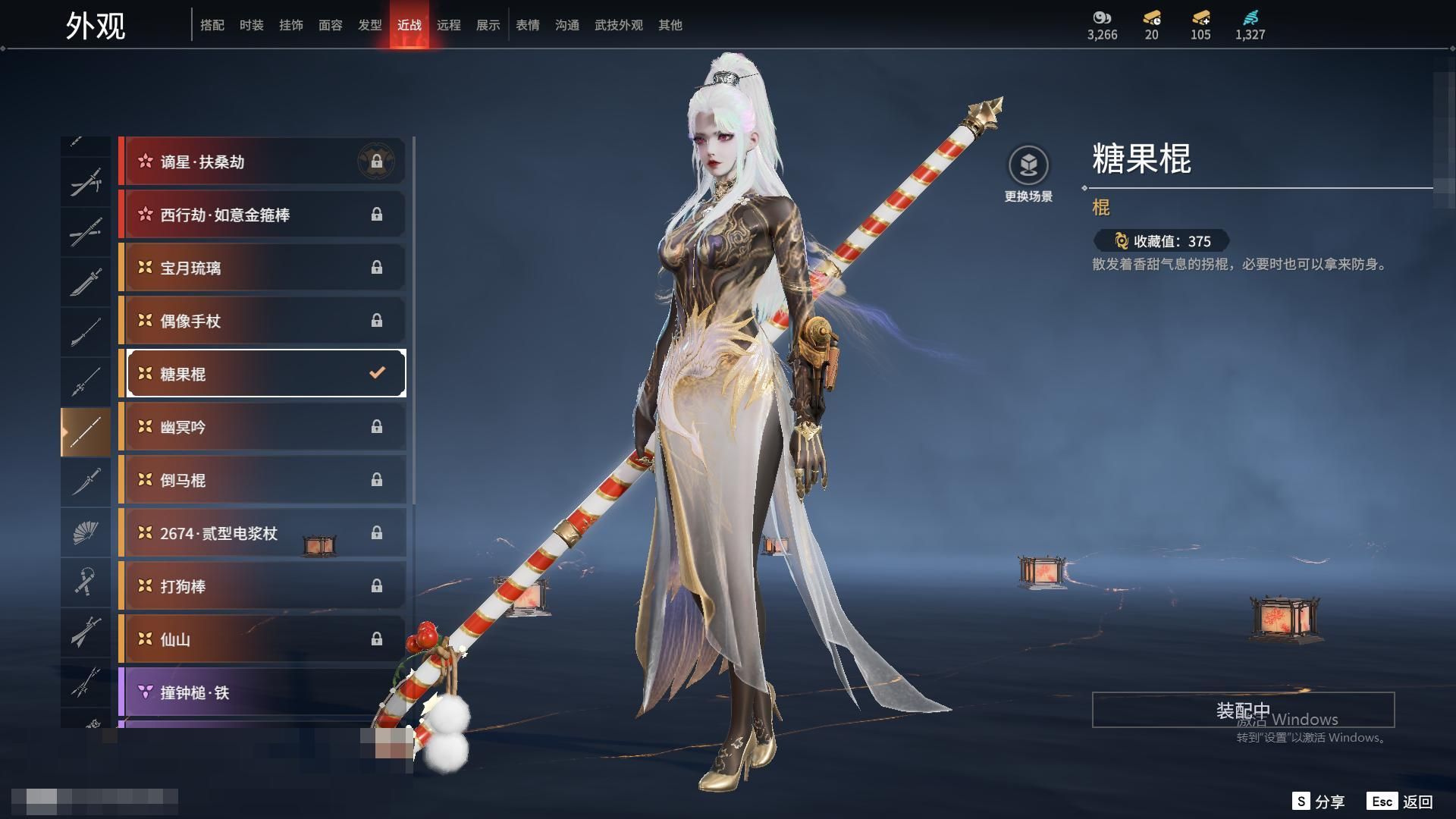Image resolution: width=1456 pixels, height=819 pixels.
Task: Switch to the 时装 tab
Action: 251,25
